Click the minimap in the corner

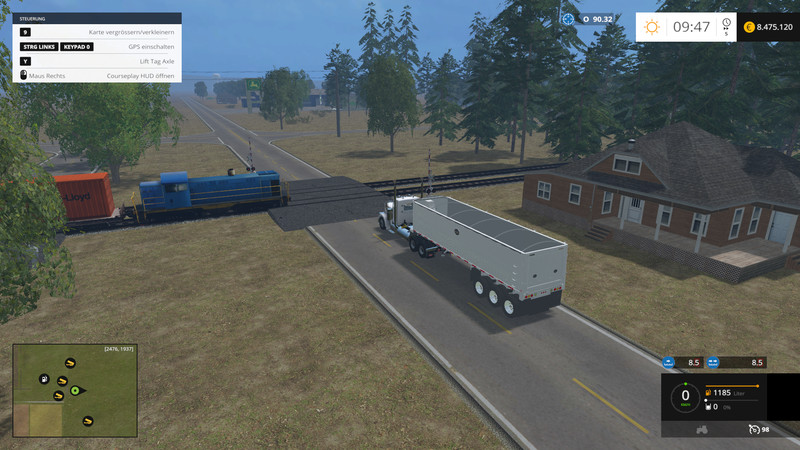[73, 390]
